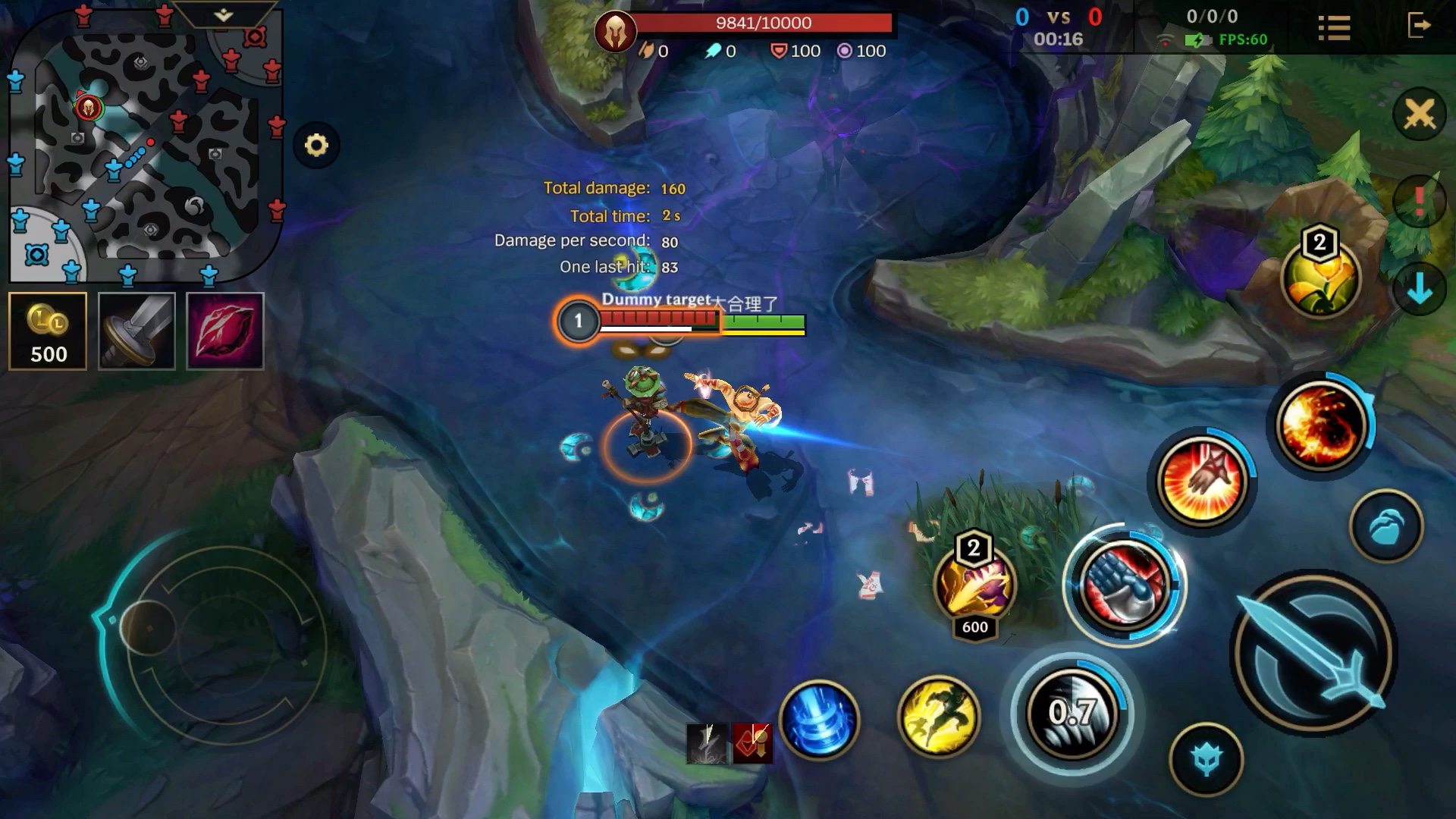1456x819 pixels.
Task: Open the gear settings button
Action: [316, 145]
